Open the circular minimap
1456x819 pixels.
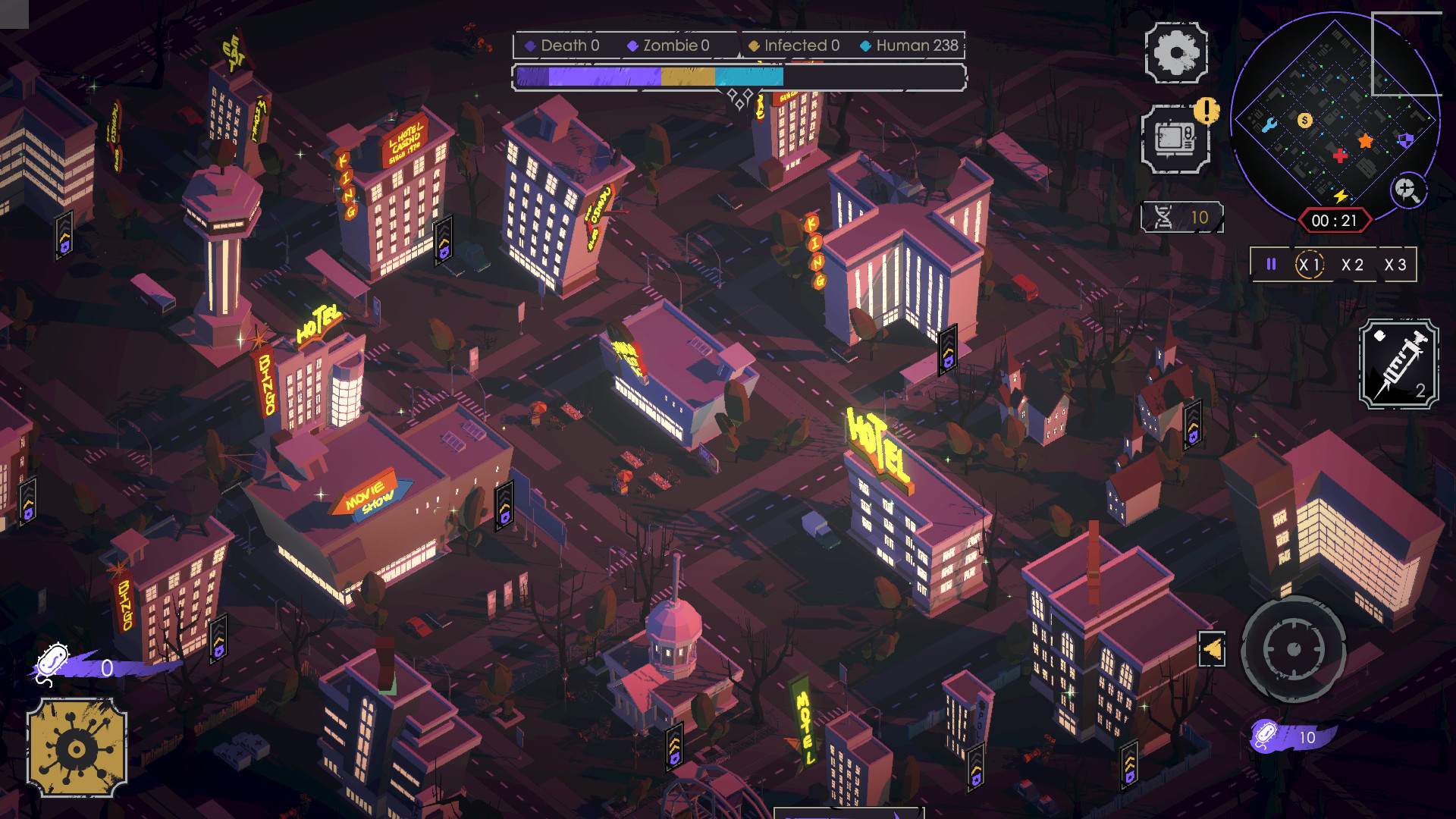1335,121
